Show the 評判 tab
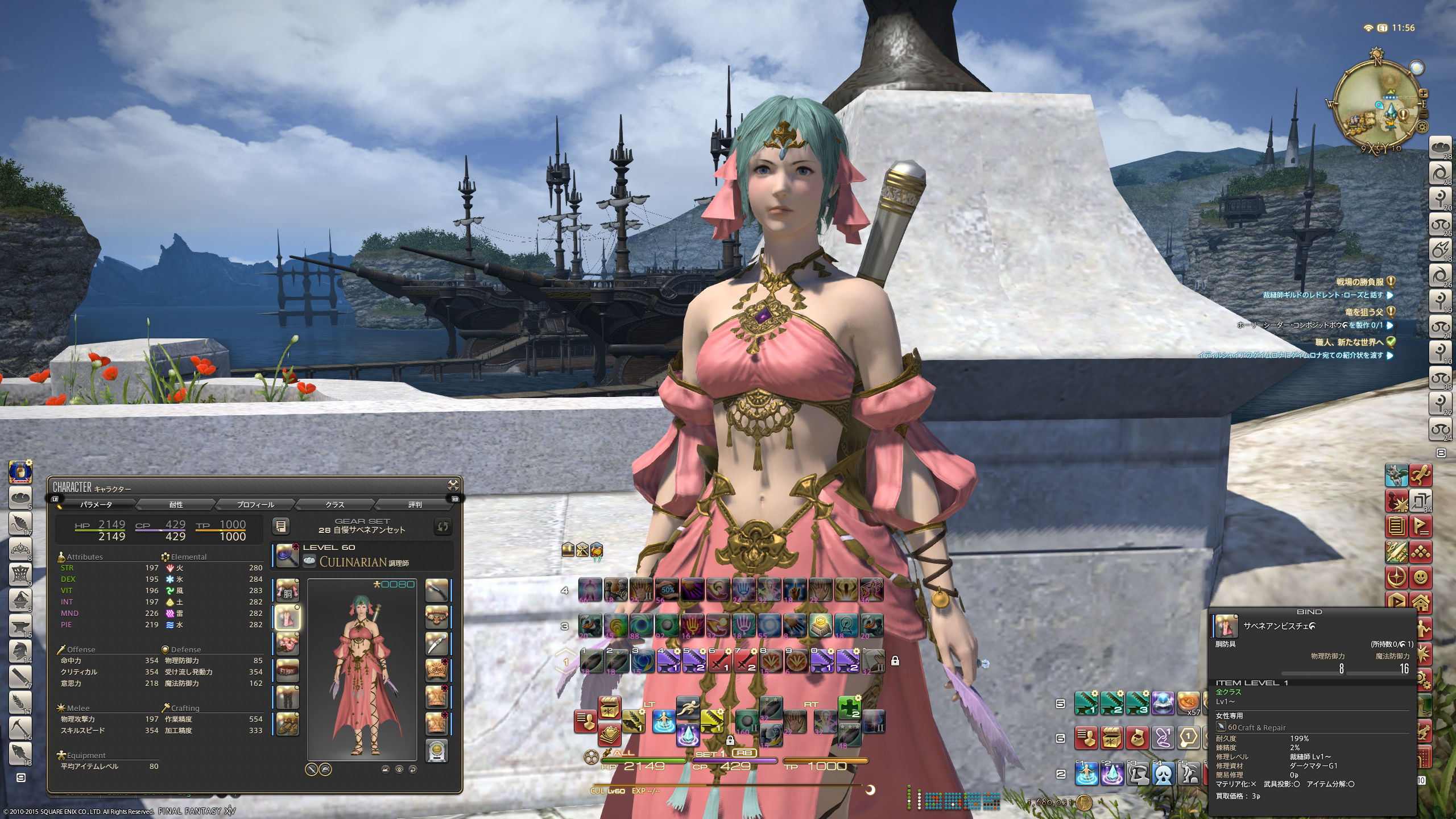This screenshot has height=819, width=1456. pyautogui.click(x=415, y=504)
